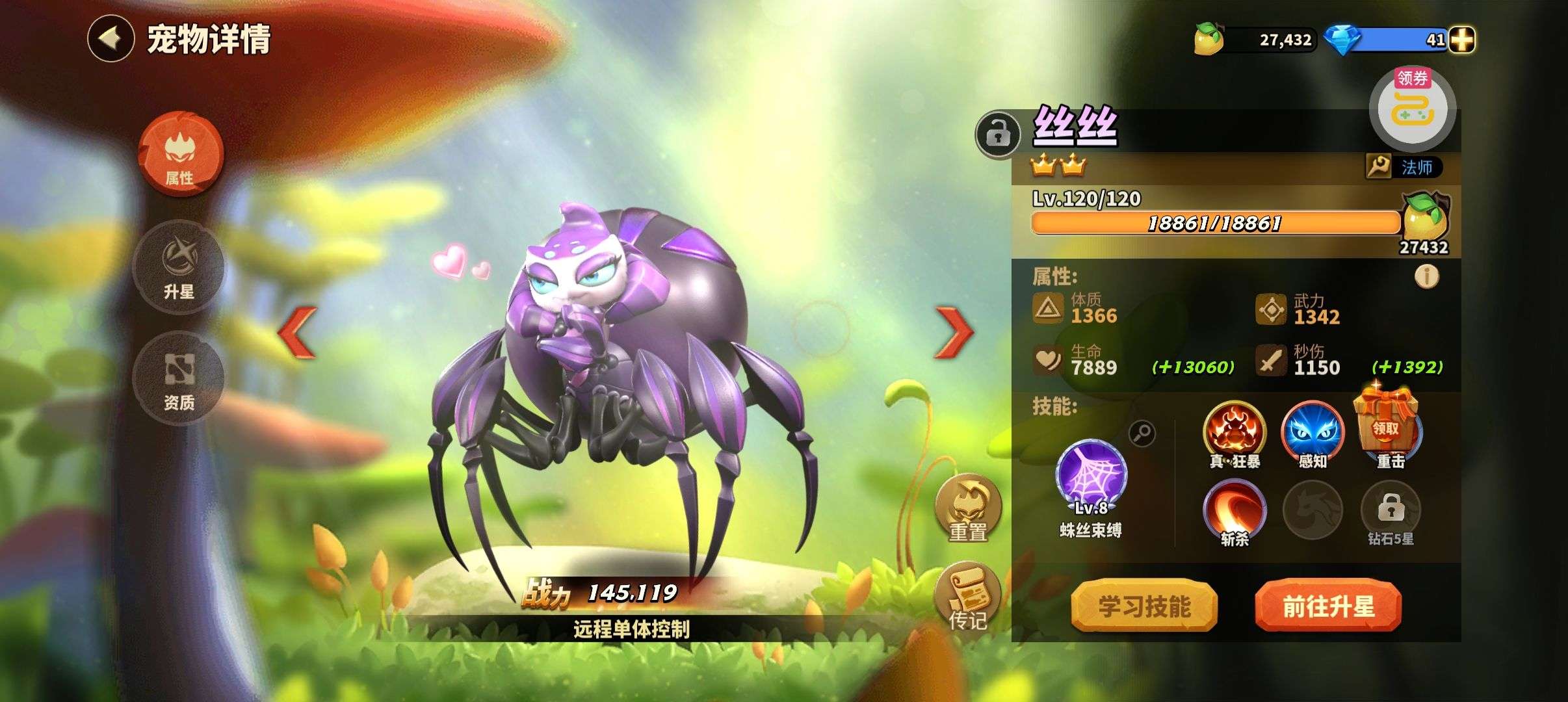Switch to the 属性 attributes tab
The height and width of the screenshot is (702, 1568).
180,154
